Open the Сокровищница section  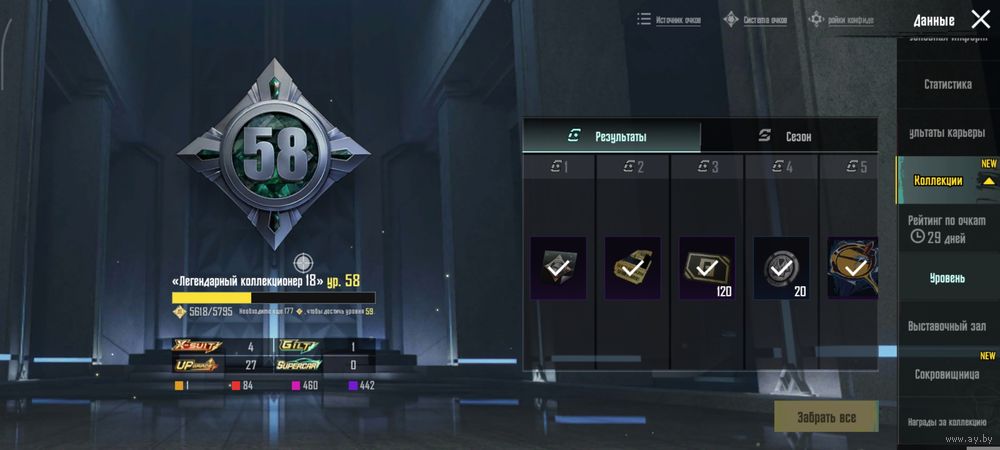pyautogui.click(x=947, y=374)
